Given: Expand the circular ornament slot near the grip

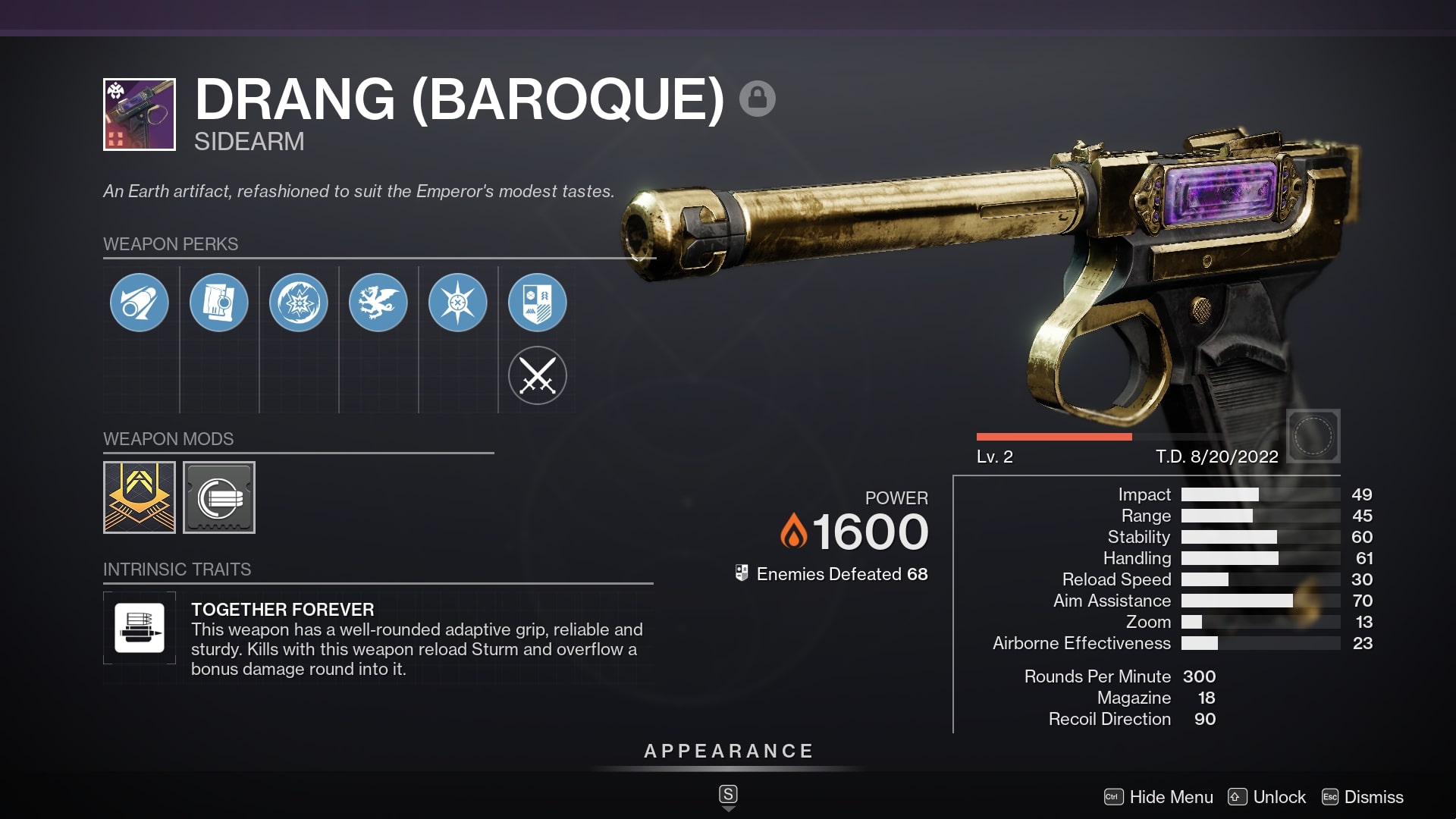Looking at the screenshot, I should coord(1313,435).
